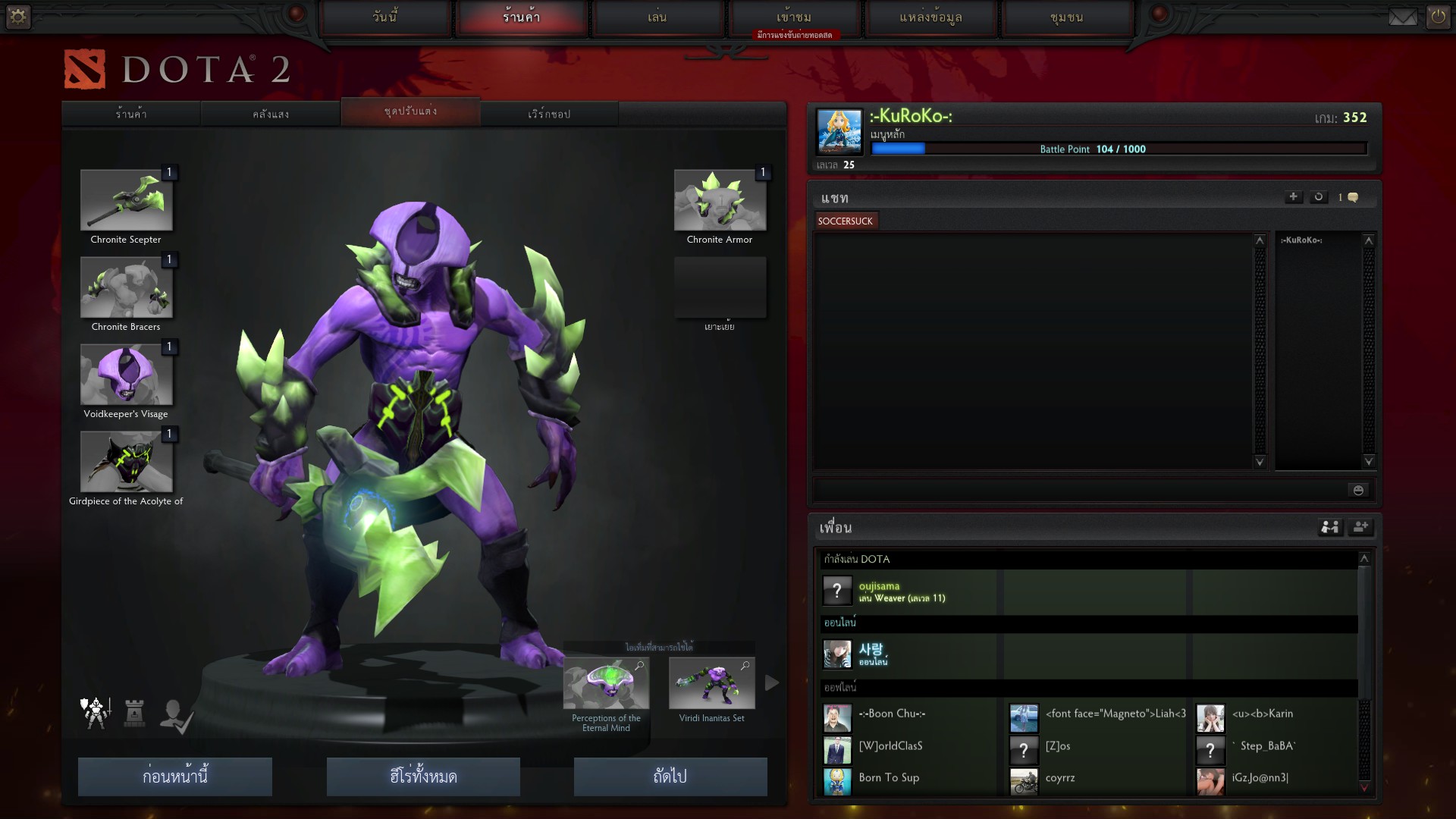Open the ชุมชน top menu

coord(1066,17)
